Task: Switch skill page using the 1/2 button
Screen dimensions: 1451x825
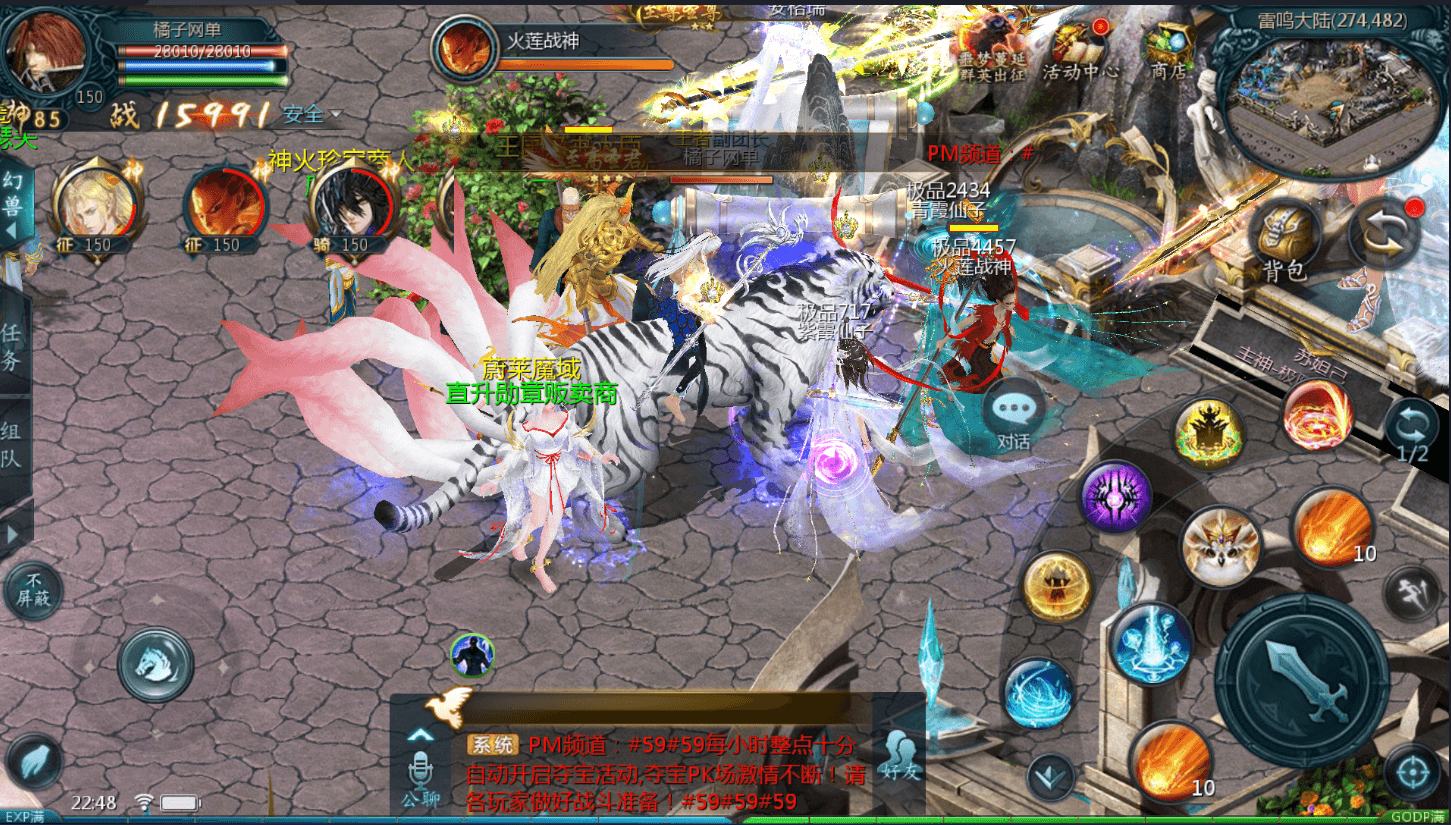Action: tap(1412, 432)
